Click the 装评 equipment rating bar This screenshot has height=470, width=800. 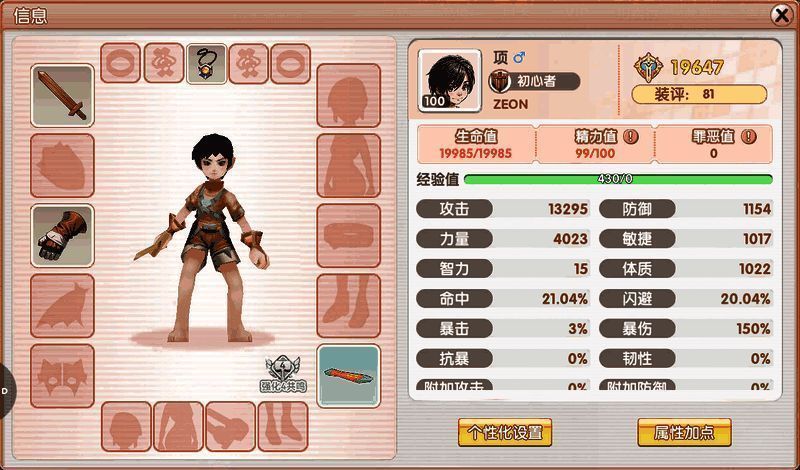(699, 94)
